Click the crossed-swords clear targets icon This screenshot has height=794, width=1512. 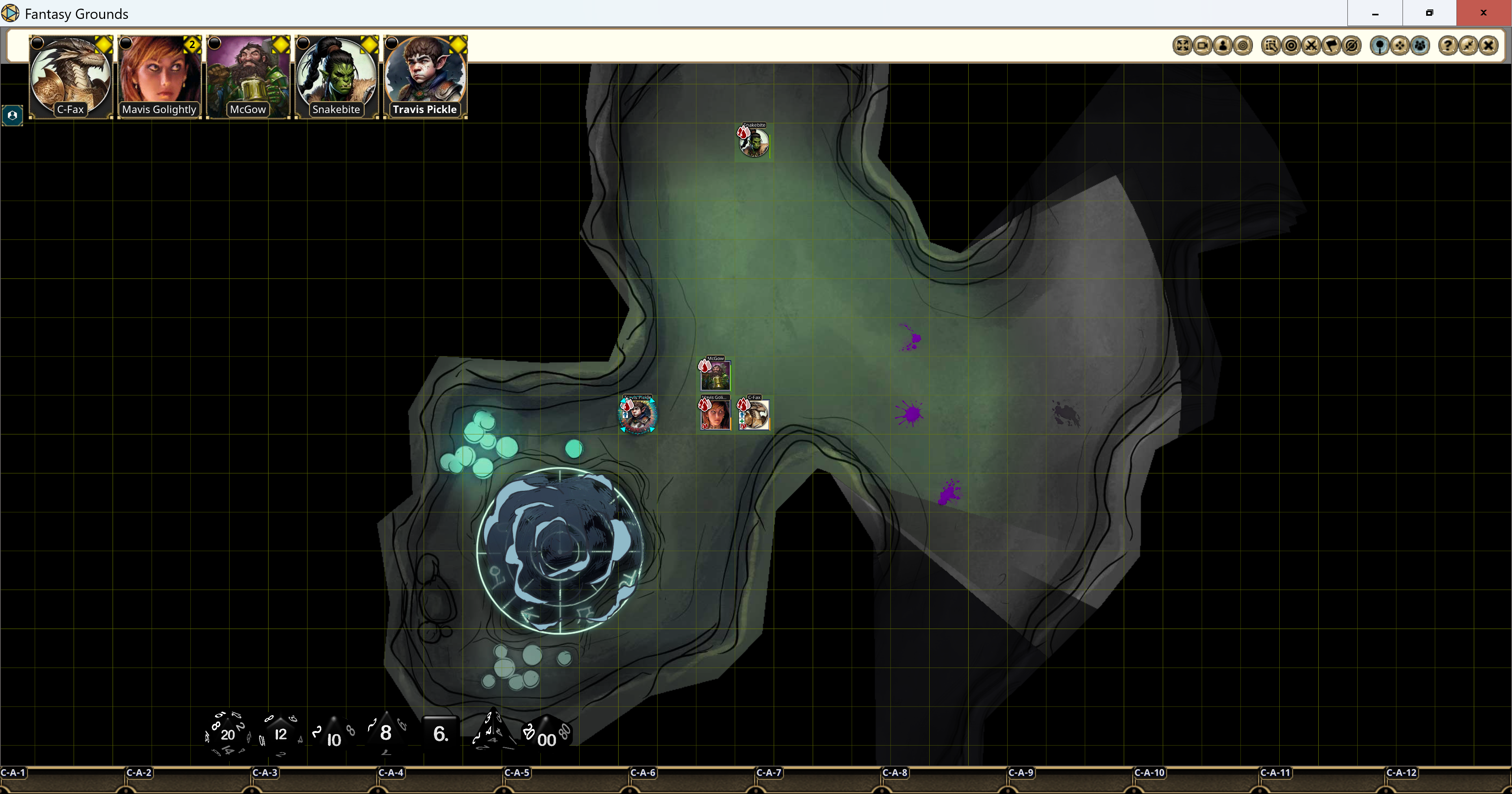[x=1311, y=45]
